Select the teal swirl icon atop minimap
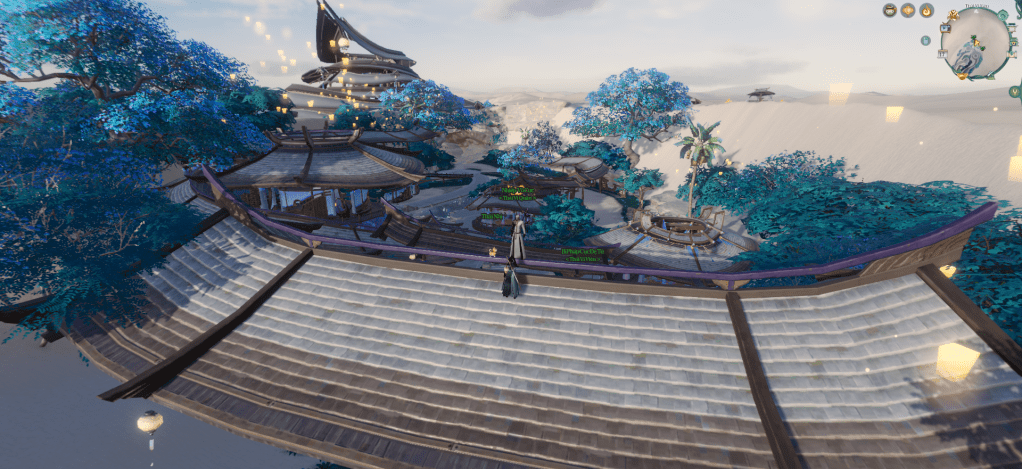Viewport: 1022px width, 469px height. tap(1002, 15)
